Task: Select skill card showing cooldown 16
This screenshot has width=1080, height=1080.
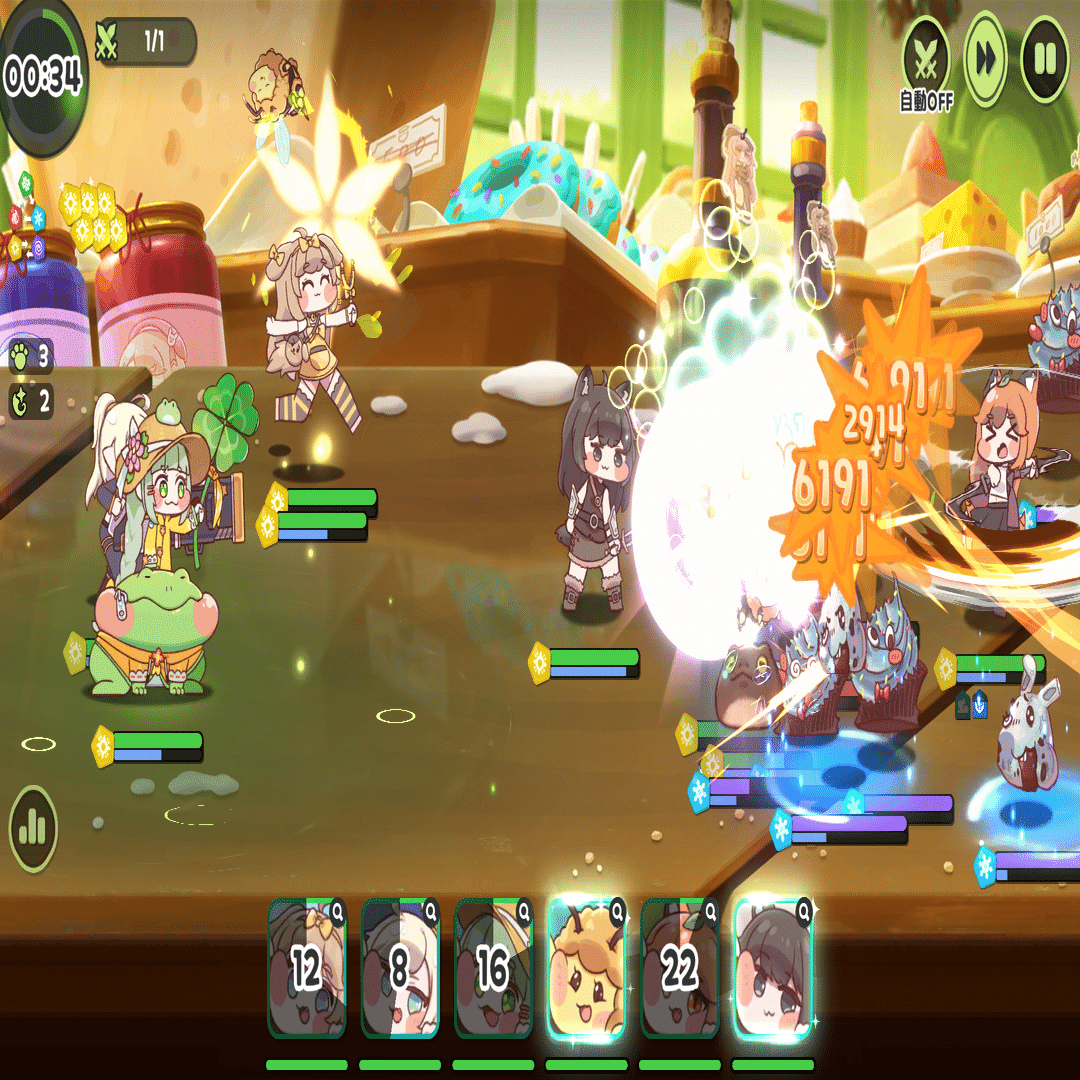Action: [493, 968]
